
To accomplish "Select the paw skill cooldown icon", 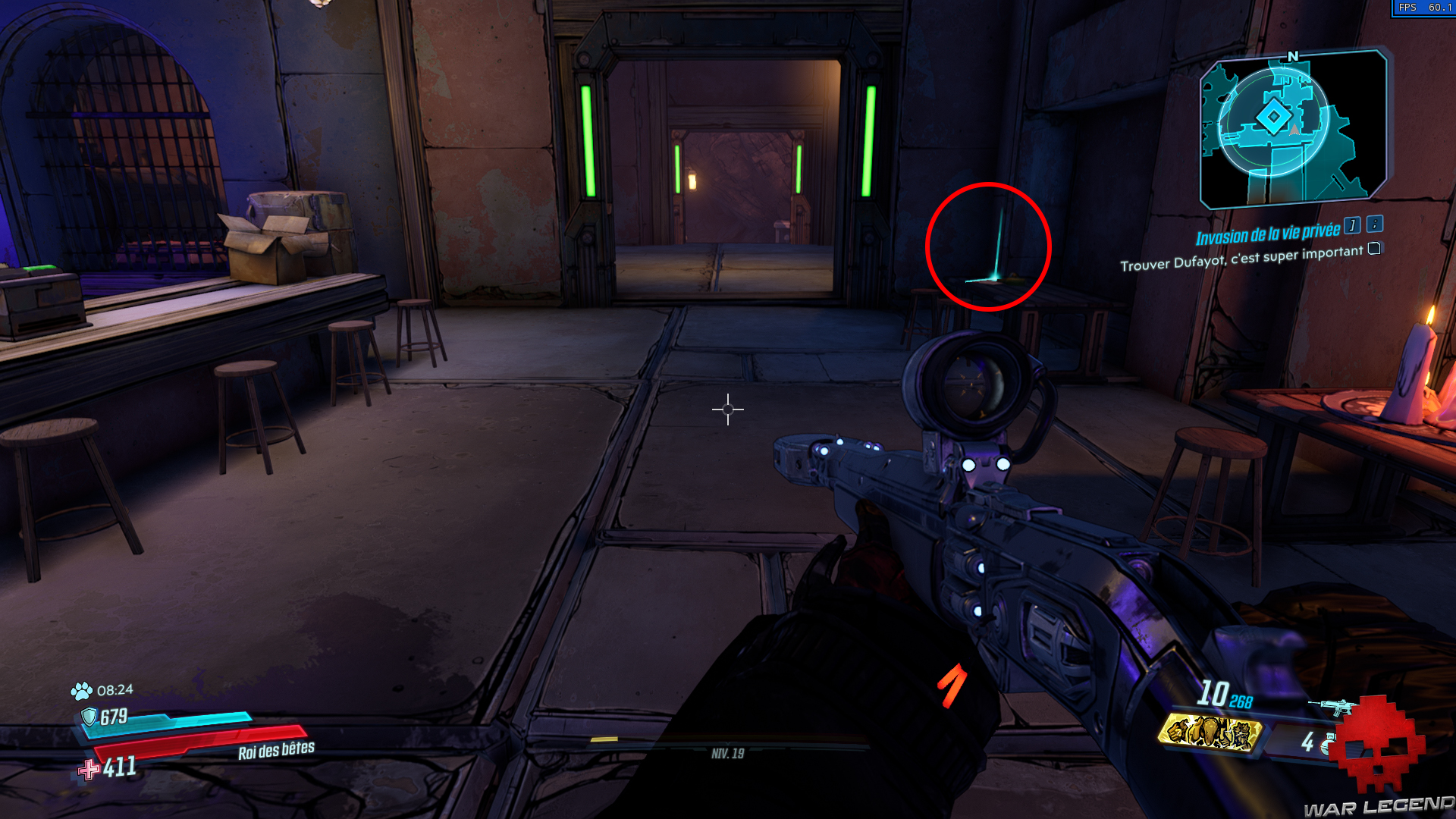I will tap(81, 691).
